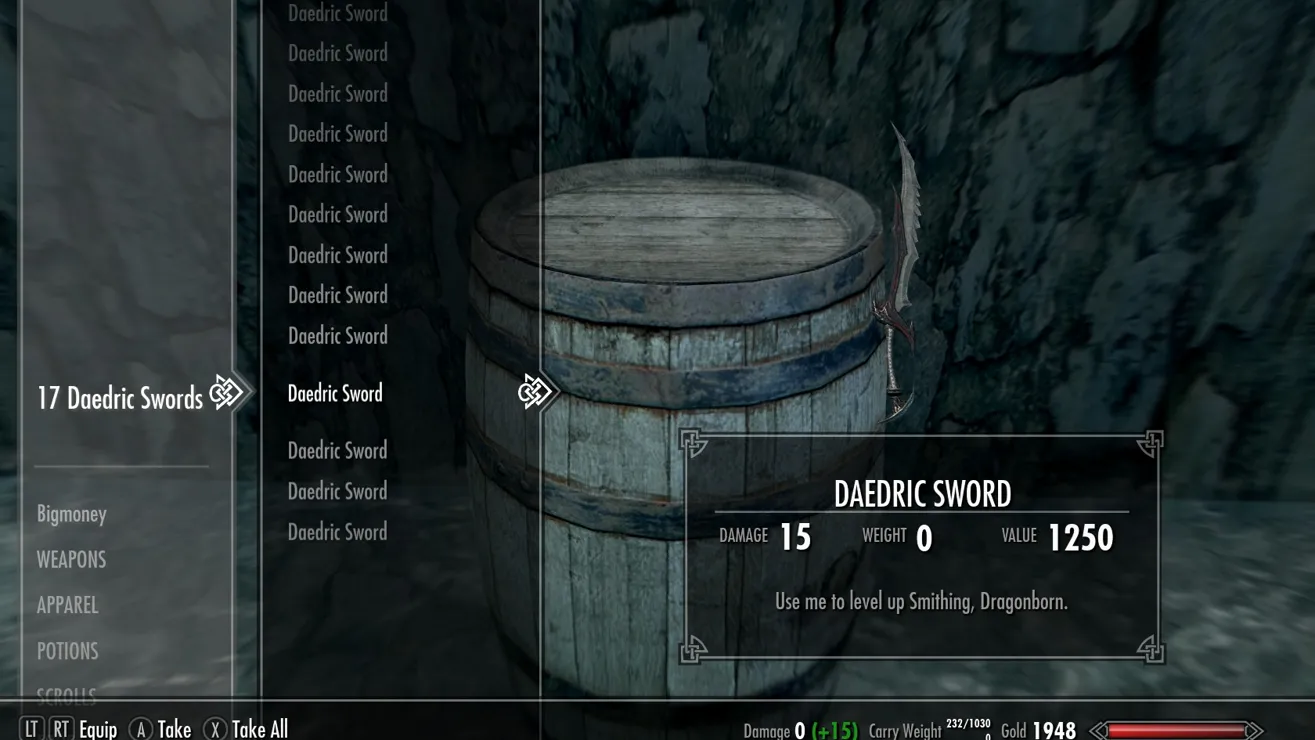1315x740 pixels.
Task: Switch to the Apparel category
Action: point(67,605)
